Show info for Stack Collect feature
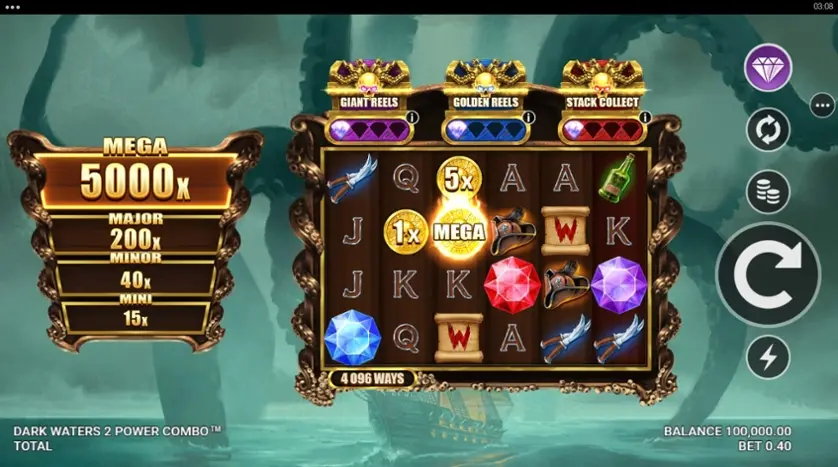 (x=645, y=118)
